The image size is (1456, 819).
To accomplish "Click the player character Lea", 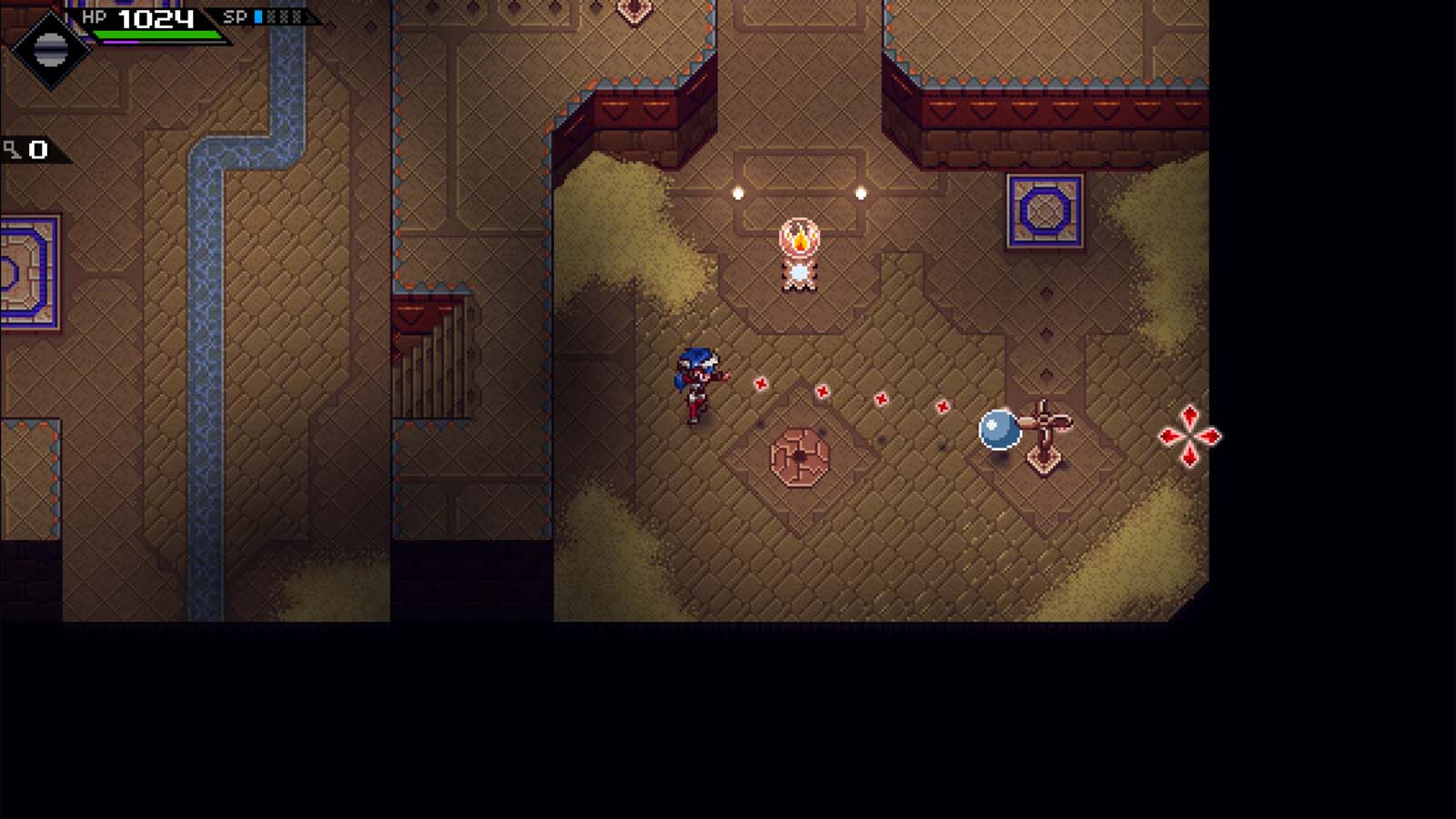I will 696,382.
